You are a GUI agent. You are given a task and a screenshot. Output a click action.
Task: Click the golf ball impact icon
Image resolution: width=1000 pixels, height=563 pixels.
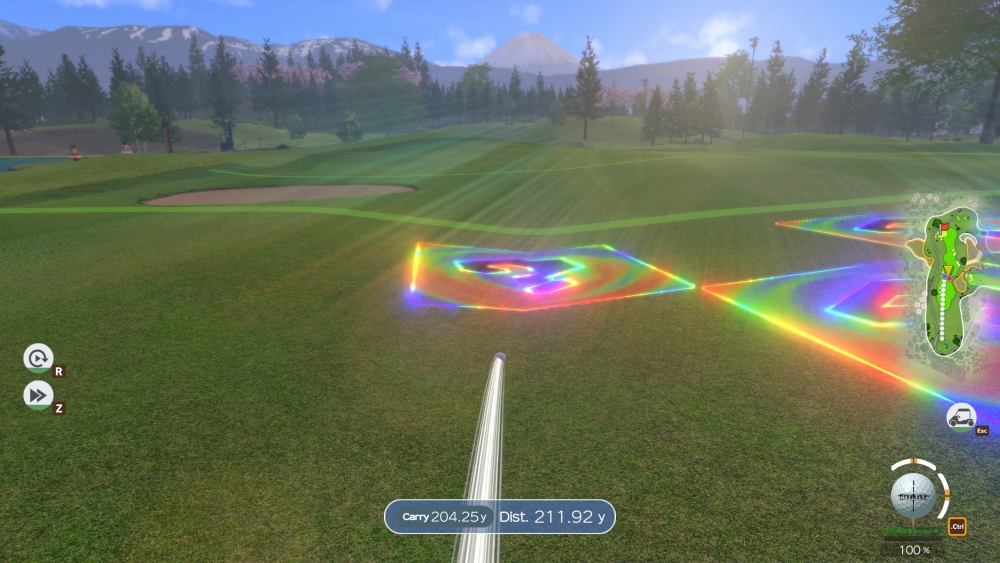click(913, 494)
